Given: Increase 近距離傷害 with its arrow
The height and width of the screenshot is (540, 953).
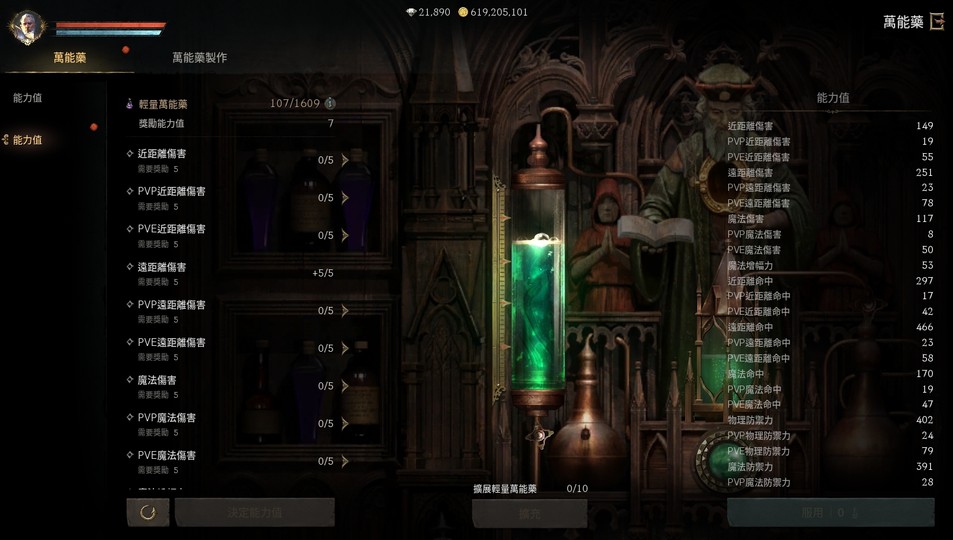Looking at the screenshot, I should (345, 160).
